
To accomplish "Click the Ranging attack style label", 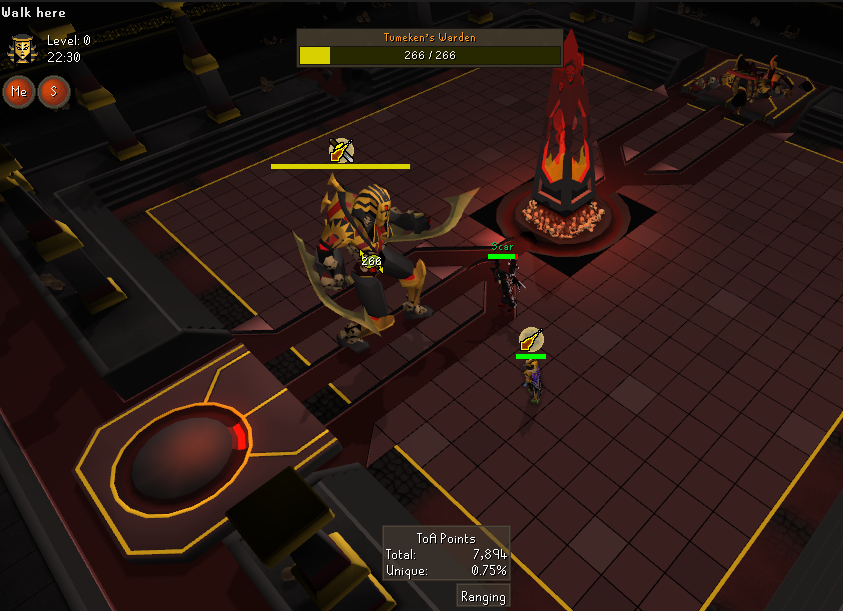I will click(x=483, y=597).
